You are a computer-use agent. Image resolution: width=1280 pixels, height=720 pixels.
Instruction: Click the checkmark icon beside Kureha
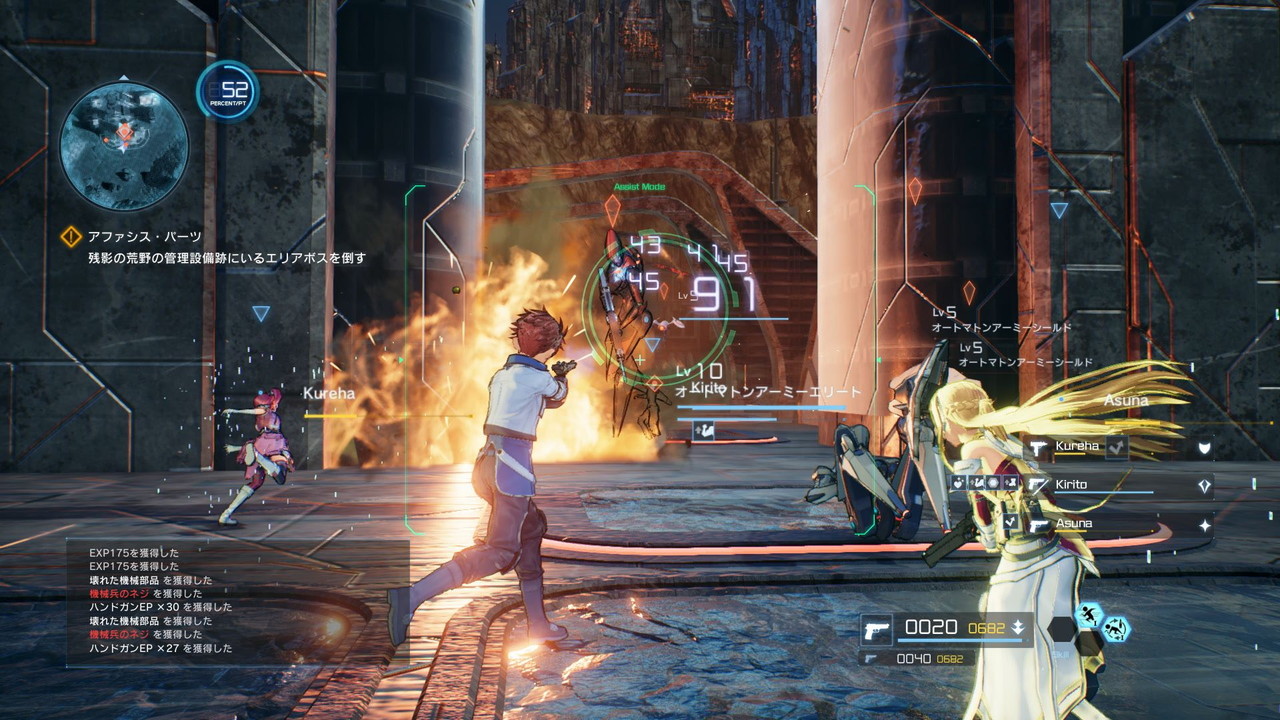tap(1117, 447)
